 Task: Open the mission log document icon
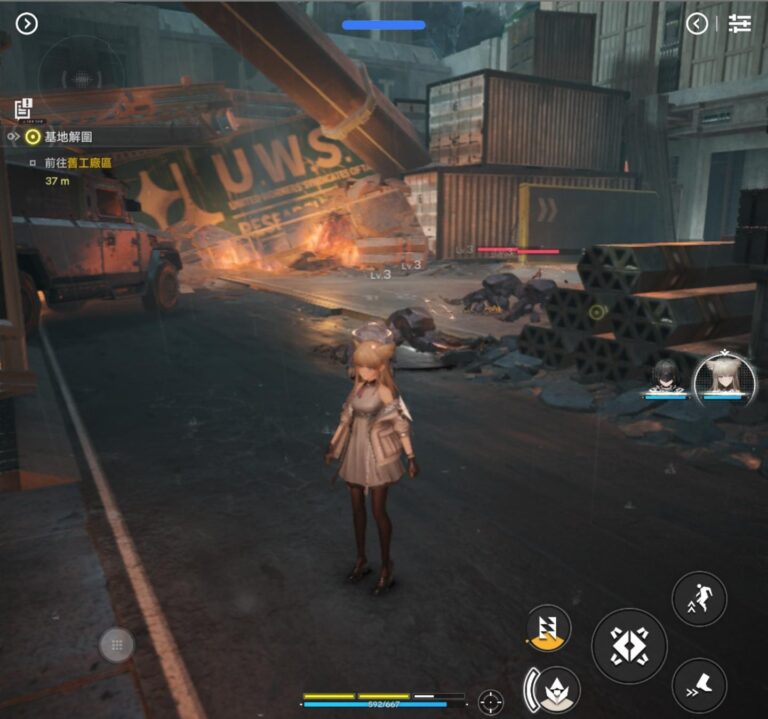[x=24, y=108]
